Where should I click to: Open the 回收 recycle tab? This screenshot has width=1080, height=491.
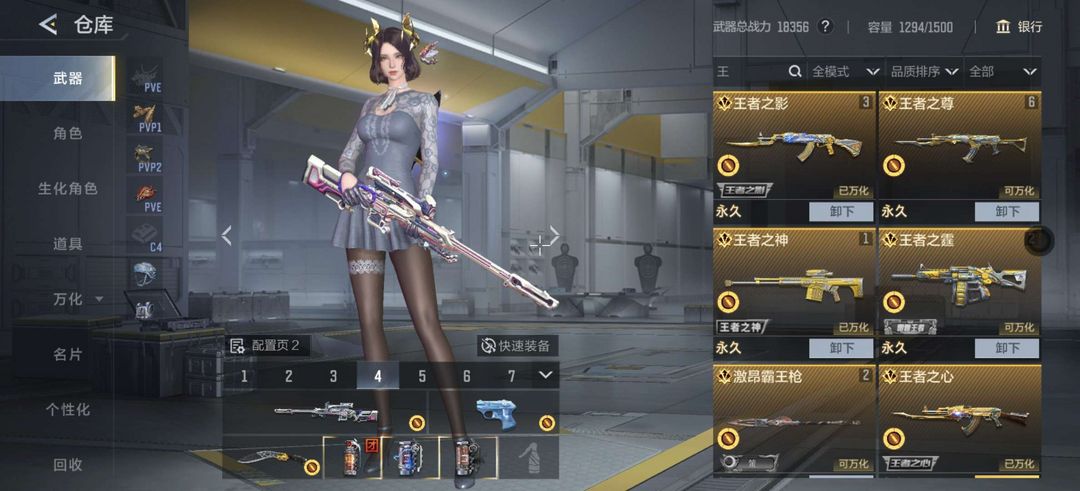(67, 464)
